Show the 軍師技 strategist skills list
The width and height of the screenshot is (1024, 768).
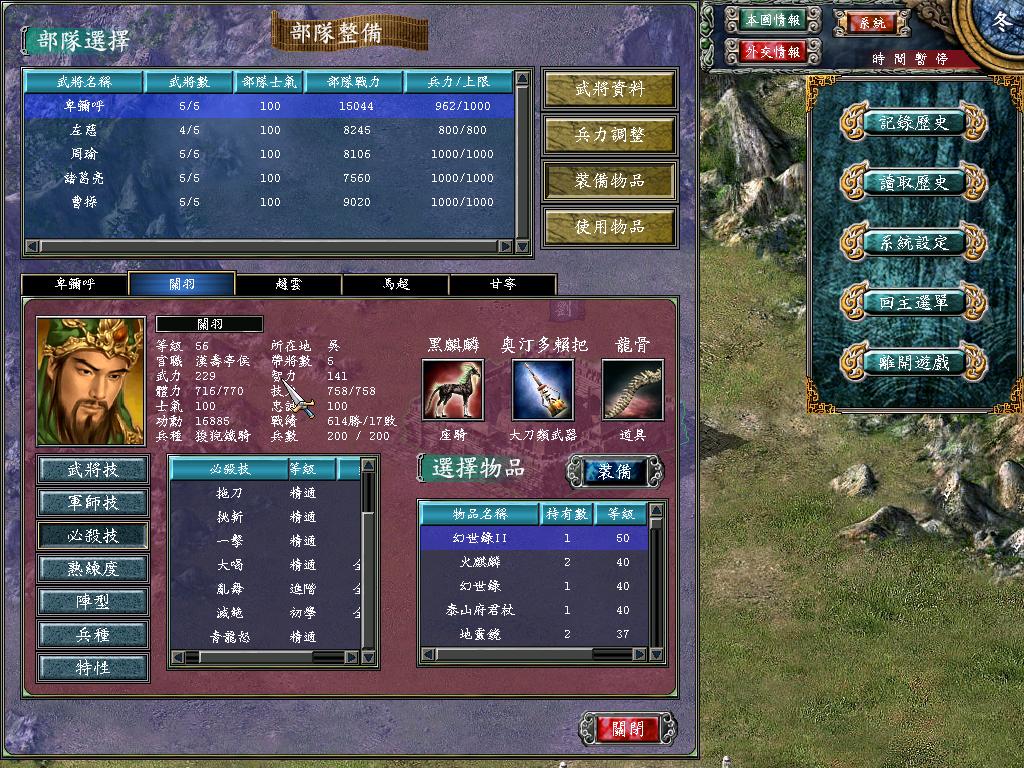coord(93,502)
